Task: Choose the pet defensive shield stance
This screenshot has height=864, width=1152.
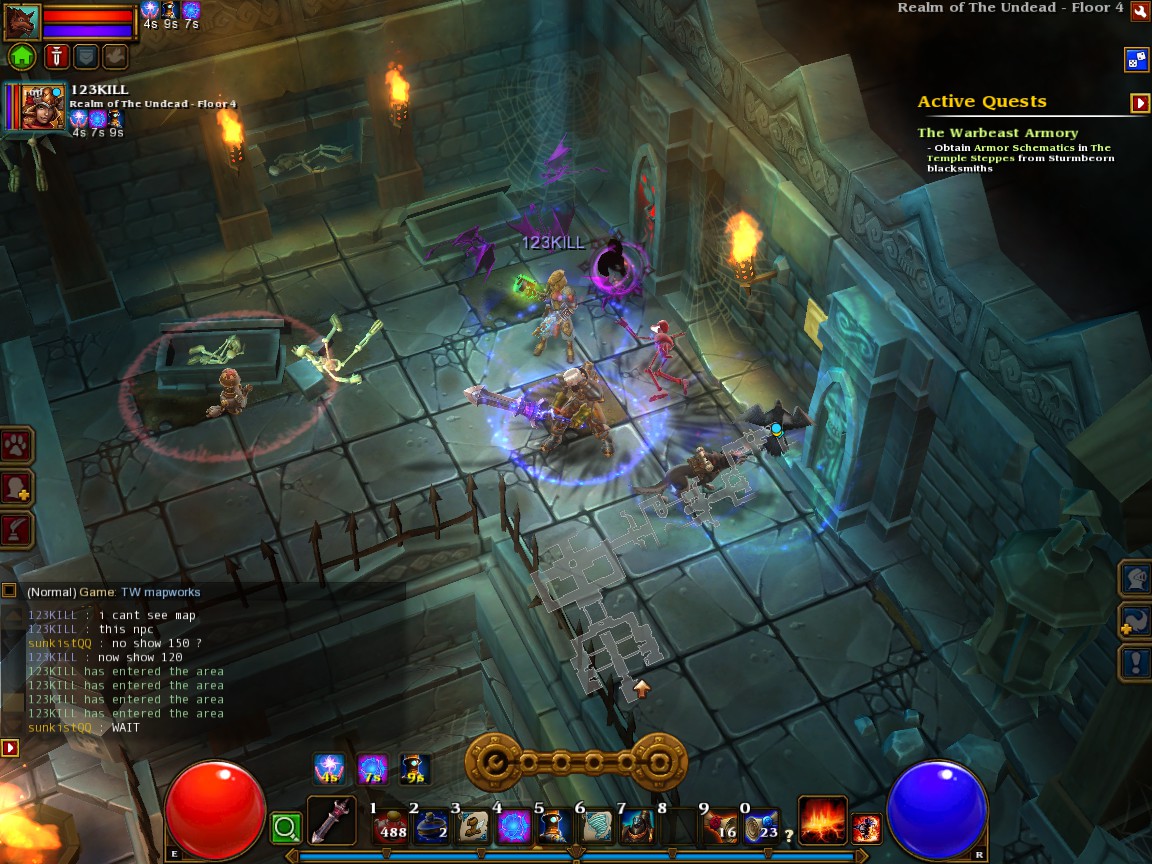Action: (86, 56)
